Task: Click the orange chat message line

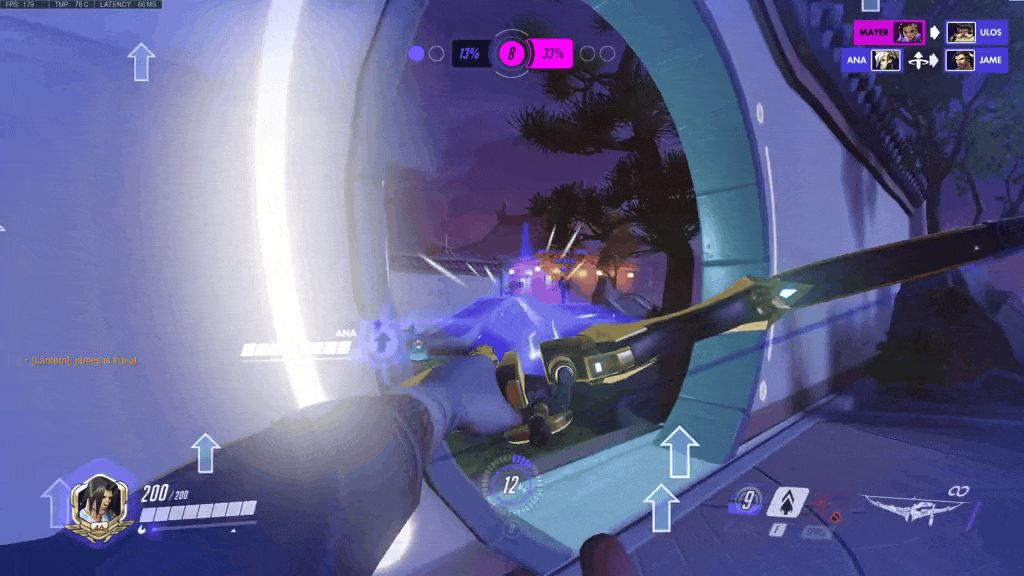Action: 84,360
